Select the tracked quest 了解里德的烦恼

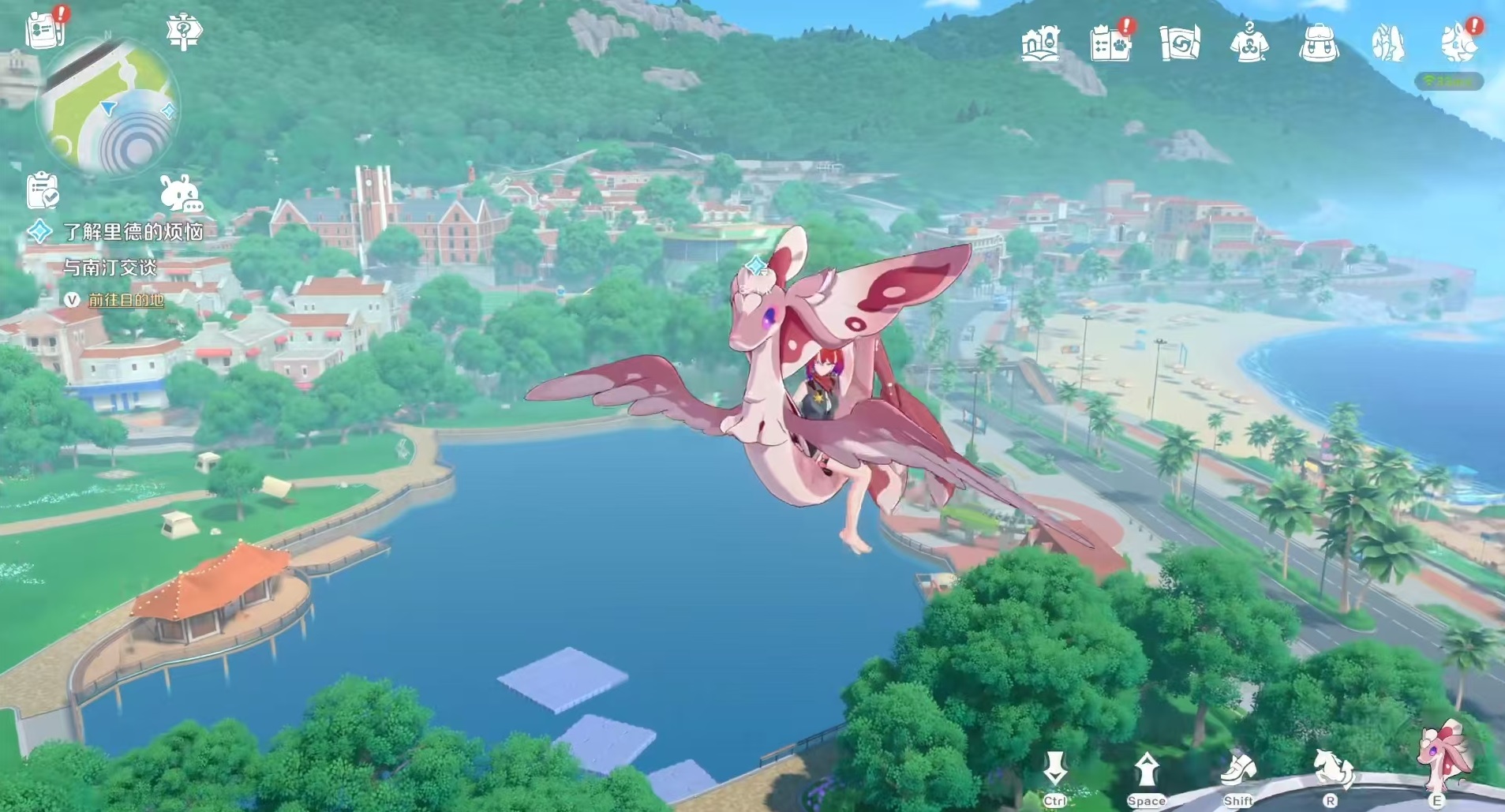click(x=133, y=231)
